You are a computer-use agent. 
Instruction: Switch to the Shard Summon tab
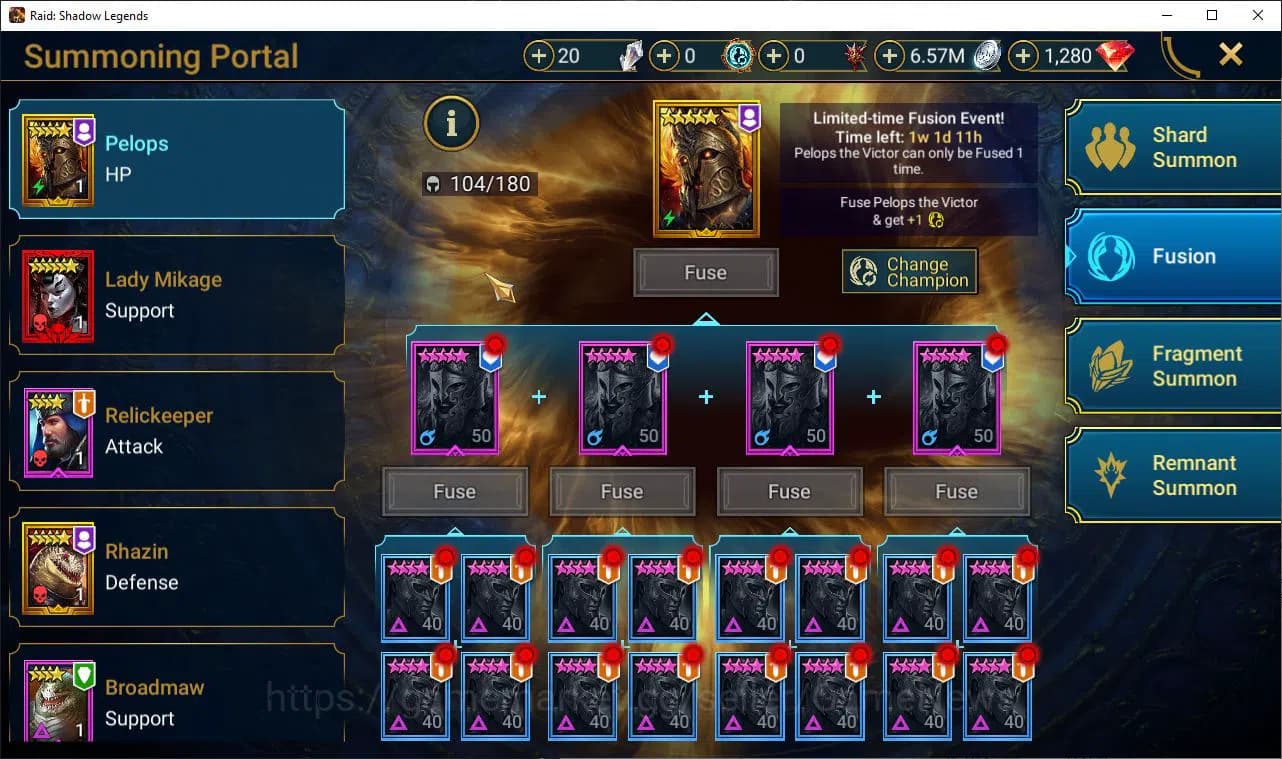click(x=1172, y=147)
